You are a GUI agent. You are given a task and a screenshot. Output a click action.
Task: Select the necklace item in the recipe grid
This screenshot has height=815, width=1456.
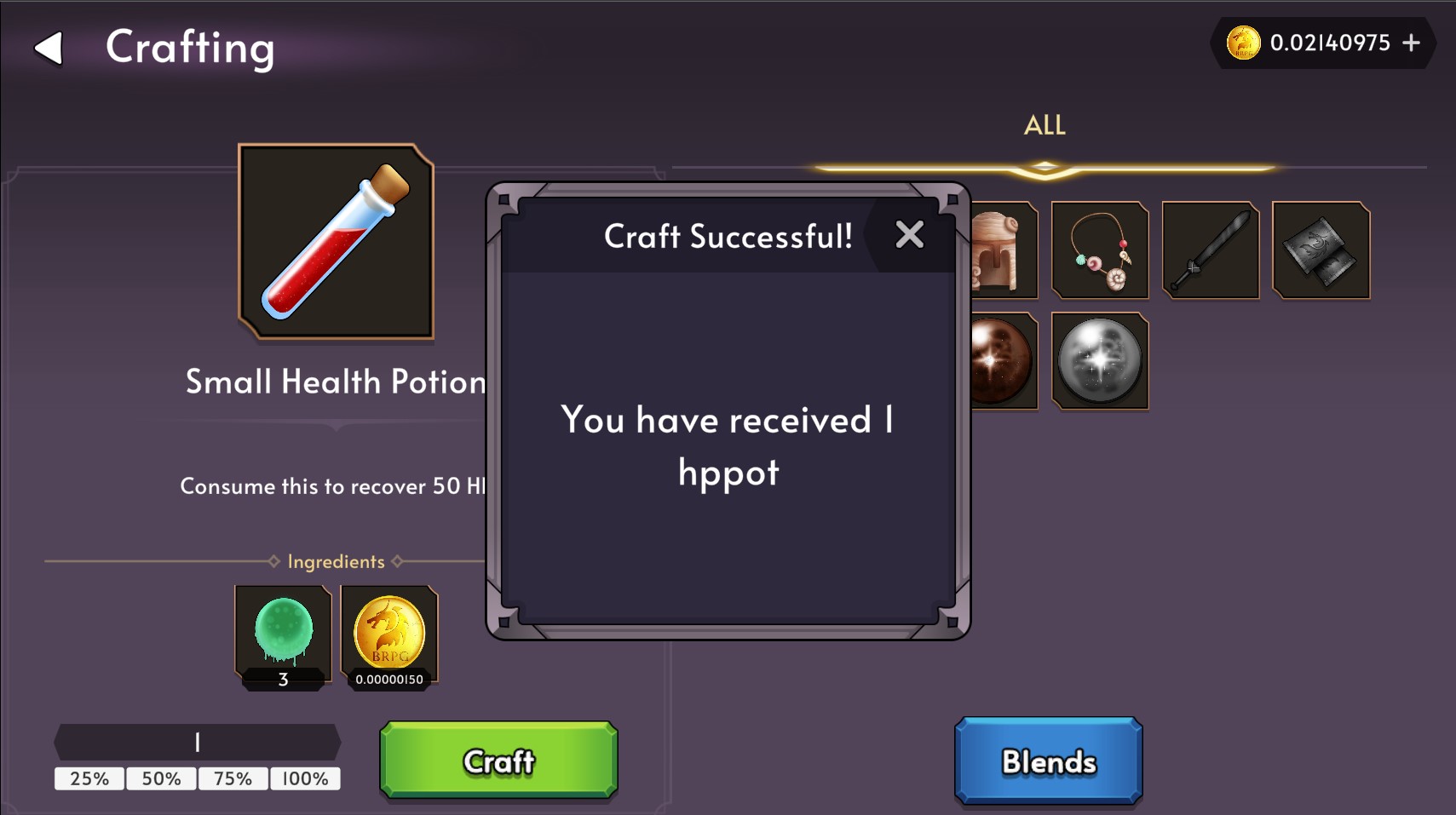1099,250
